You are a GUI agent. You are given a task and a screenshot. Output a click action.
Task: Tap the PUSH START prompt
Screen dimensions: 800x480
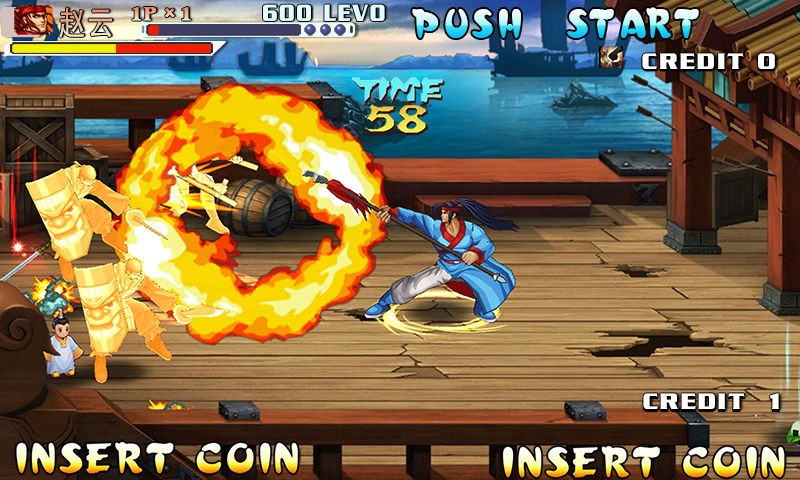coord(556,23)
